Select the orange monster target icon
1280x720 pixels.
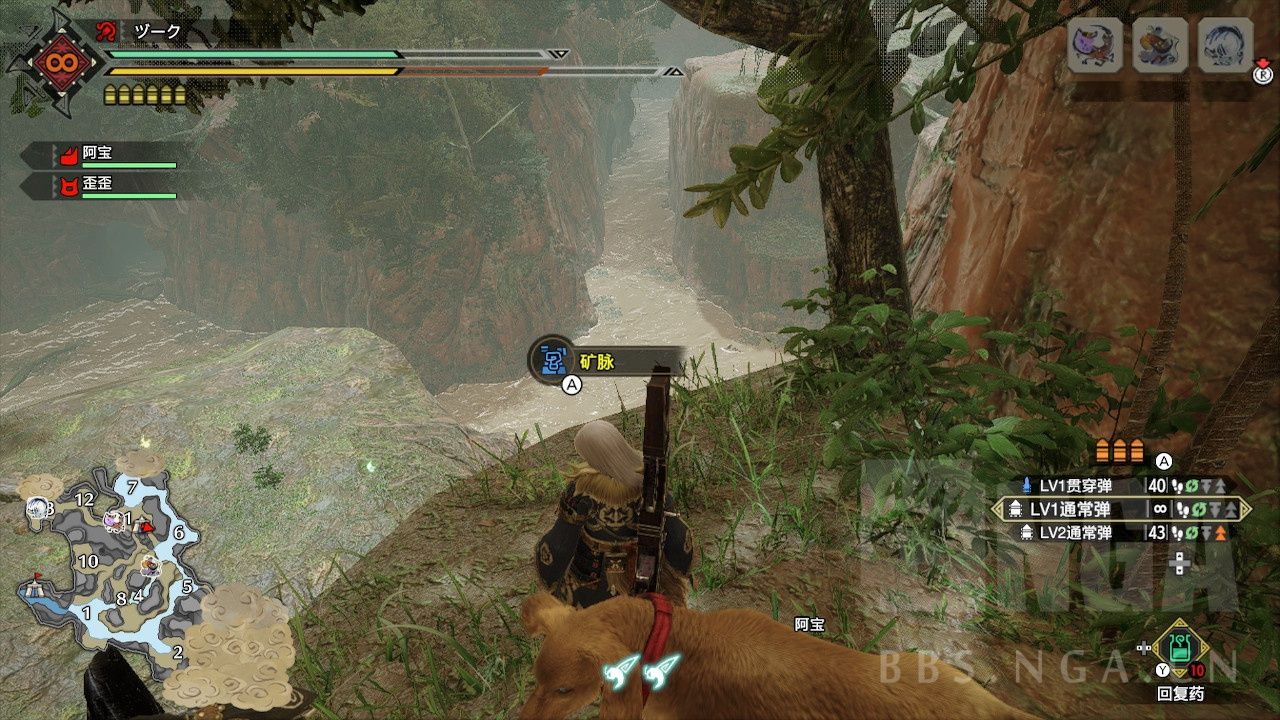pyautogui.click(x=1159, y=46)
